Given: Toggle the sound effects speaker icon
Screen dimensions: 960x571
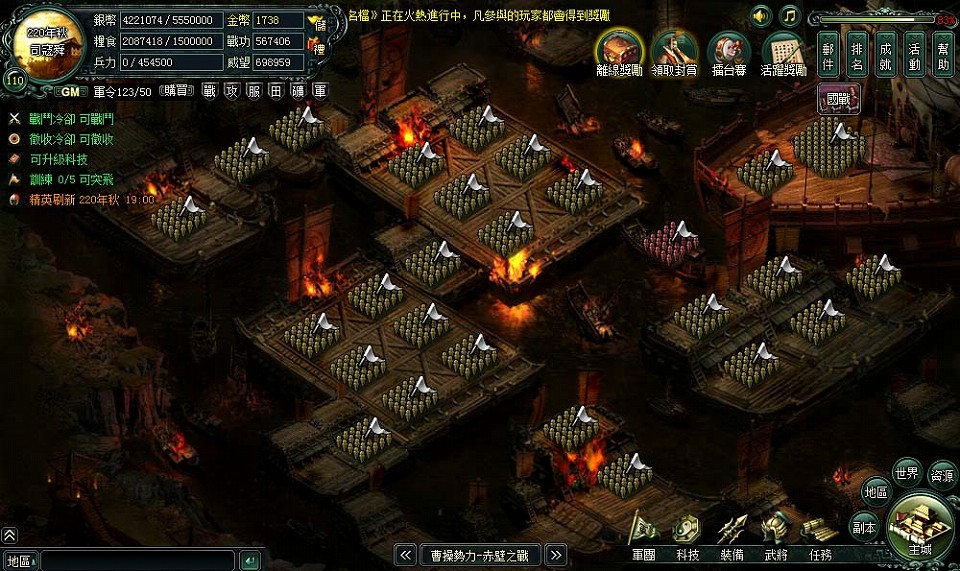Looking at the screenshot, I should pyautogui.click(x=762, y=16).
